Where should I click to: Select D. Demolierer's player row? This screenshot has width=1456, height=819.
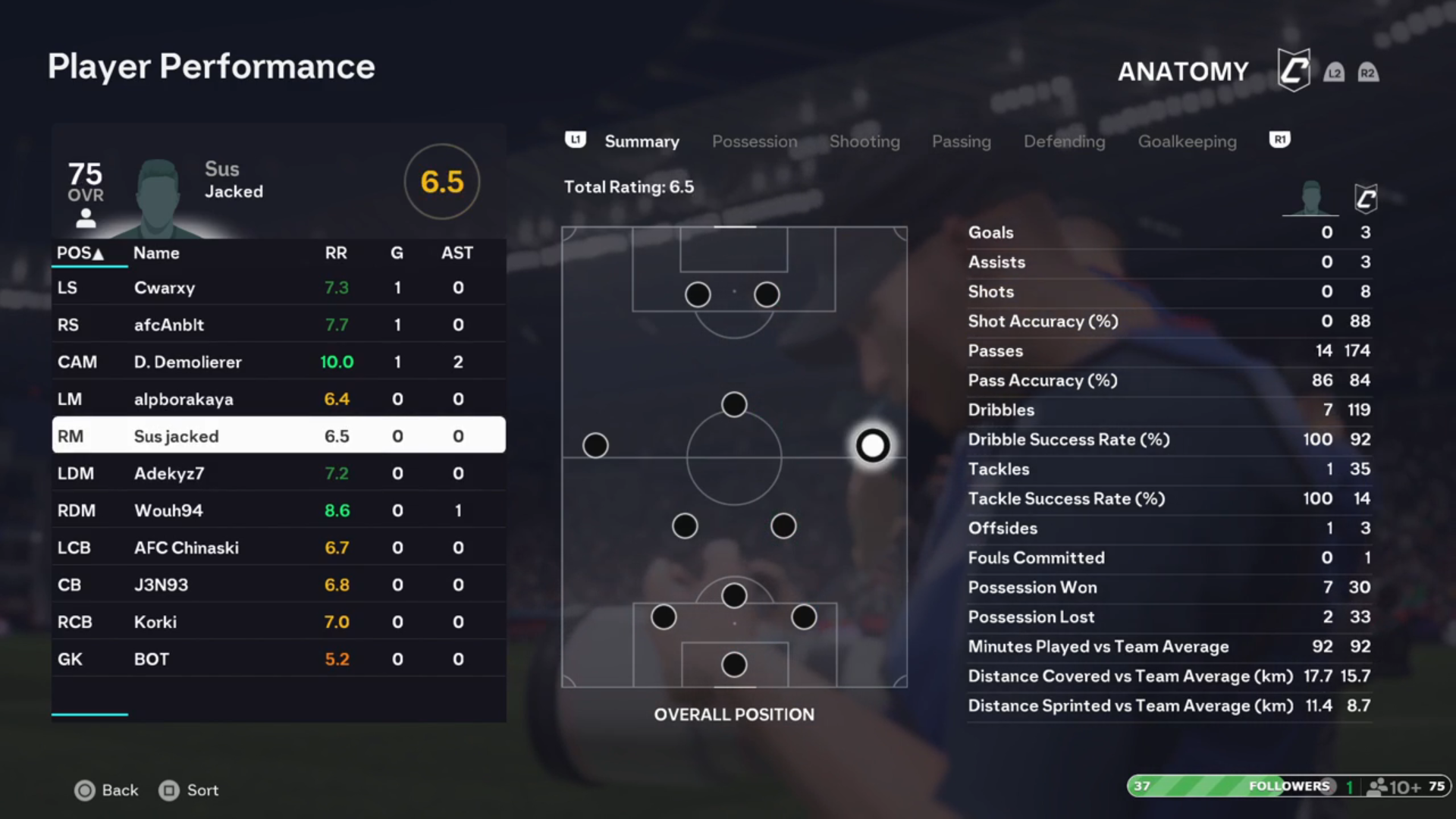point(278,362)
